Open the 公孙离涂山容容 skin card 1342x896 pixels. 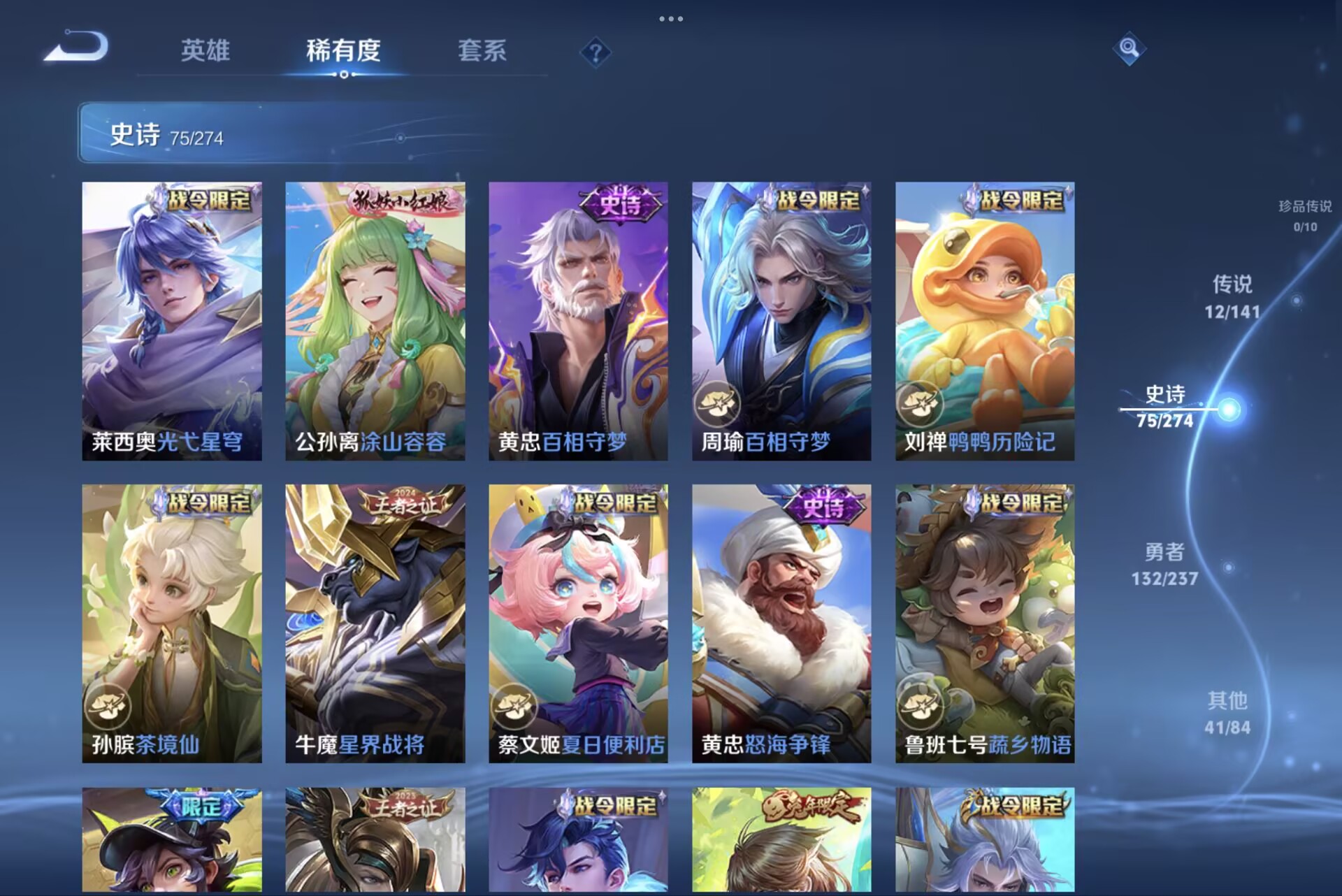pos(373,315)
